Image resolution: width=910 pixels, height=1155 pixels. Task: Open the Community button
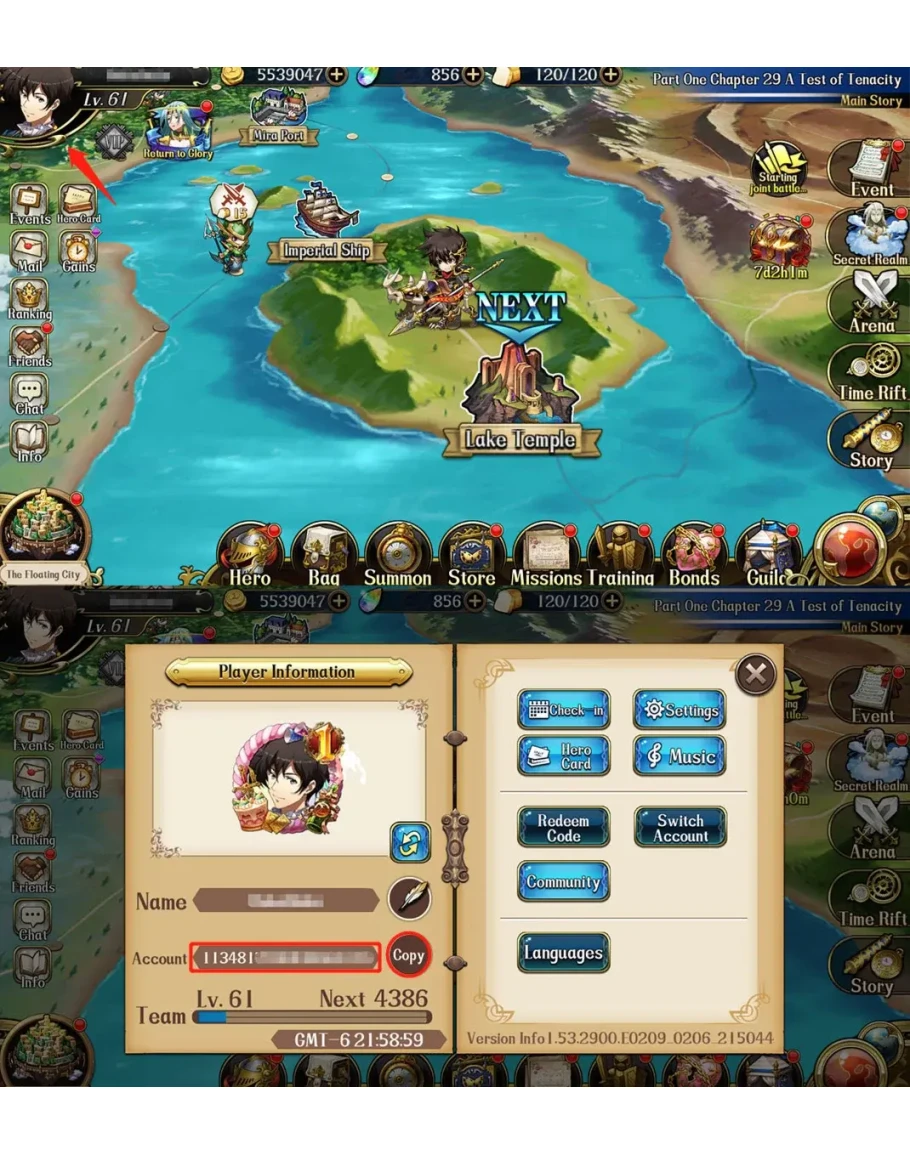click(x=563, y=882)
